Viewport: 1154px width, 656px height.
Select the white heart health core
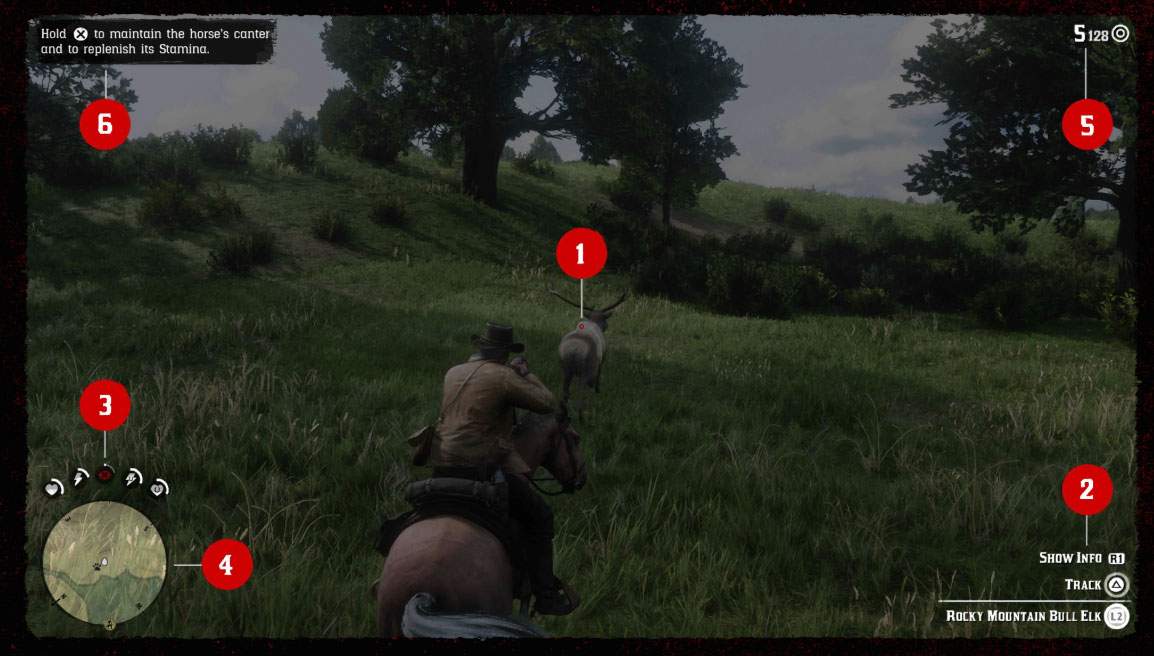coord(53,488)
